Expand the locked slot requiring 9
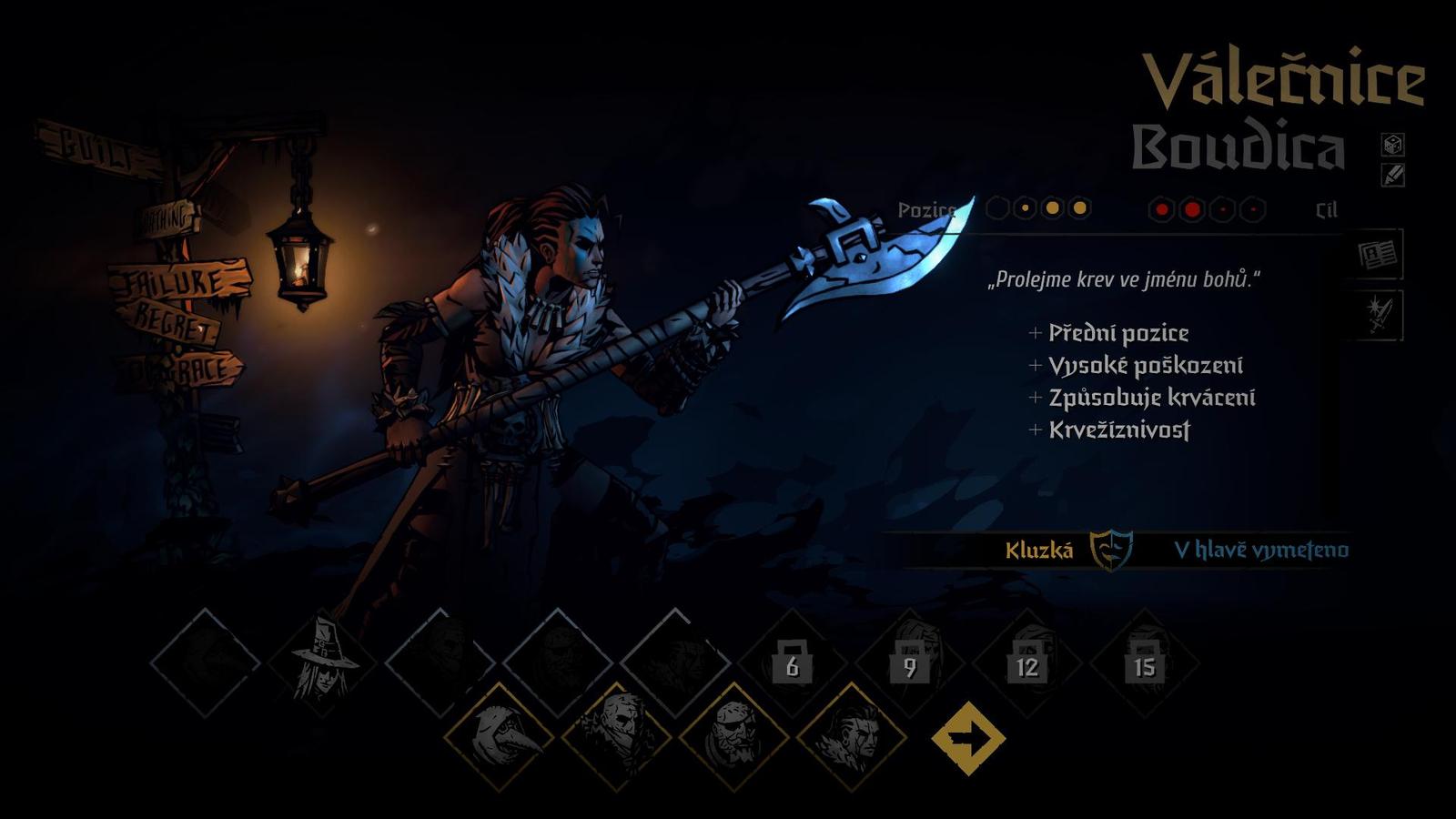Viewport: 1456px width, 819px height. pyautogui.click(x=910, y=669)
